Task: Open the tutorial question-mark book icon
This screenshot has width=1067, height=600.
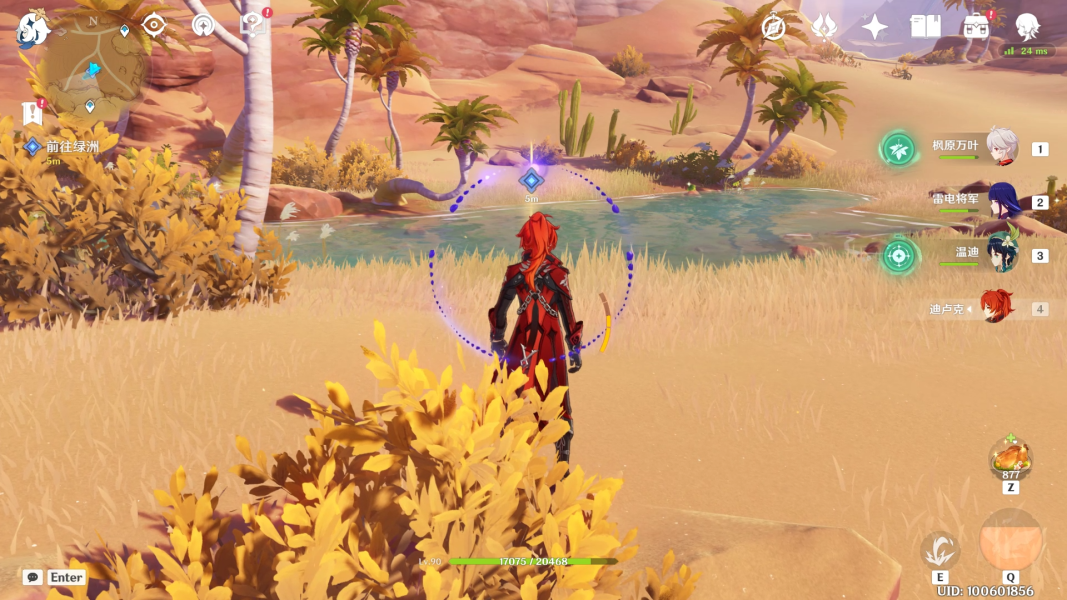Action: point(254,25)
